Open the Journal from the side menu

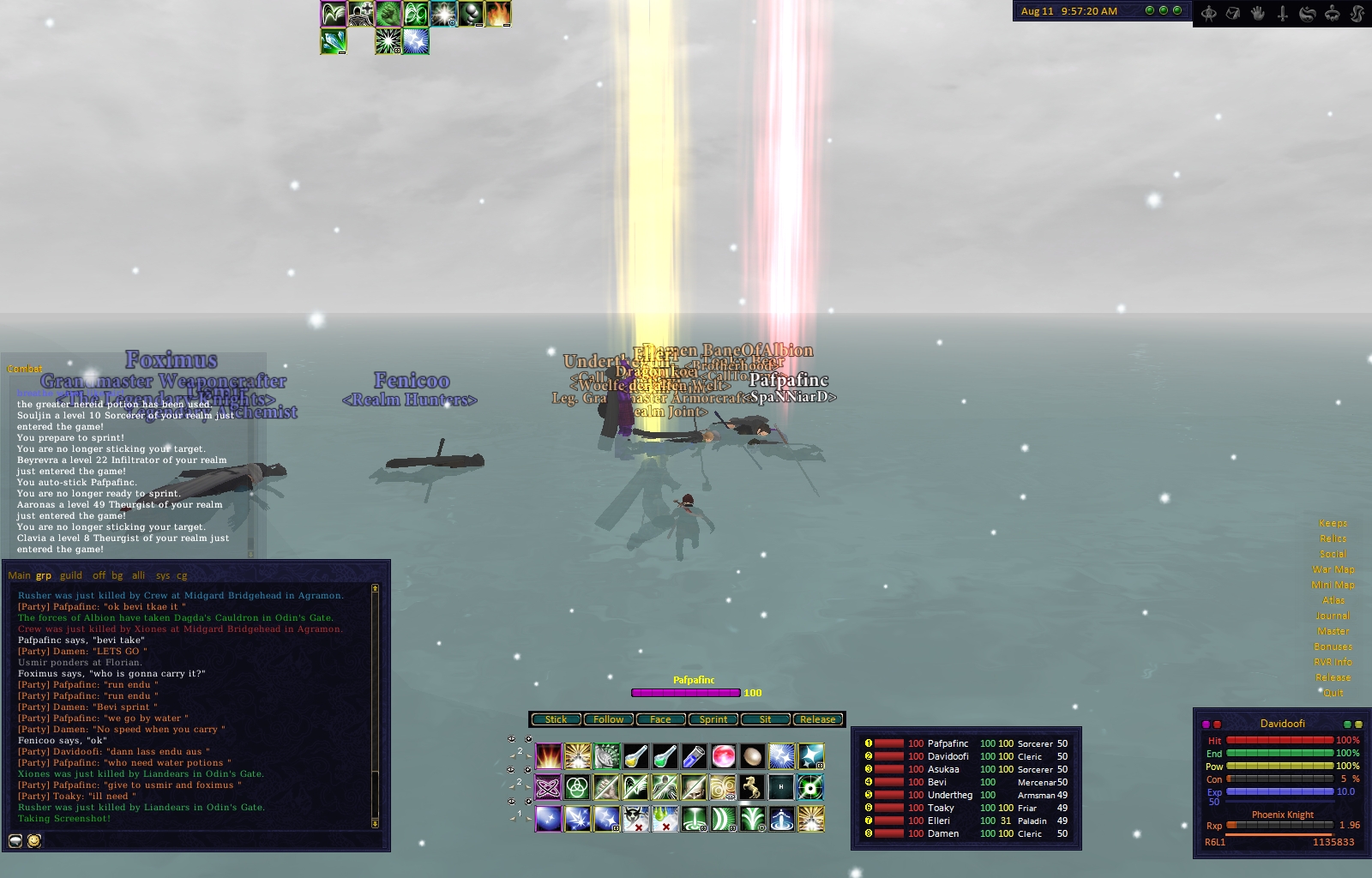[x=1333, y=616]
